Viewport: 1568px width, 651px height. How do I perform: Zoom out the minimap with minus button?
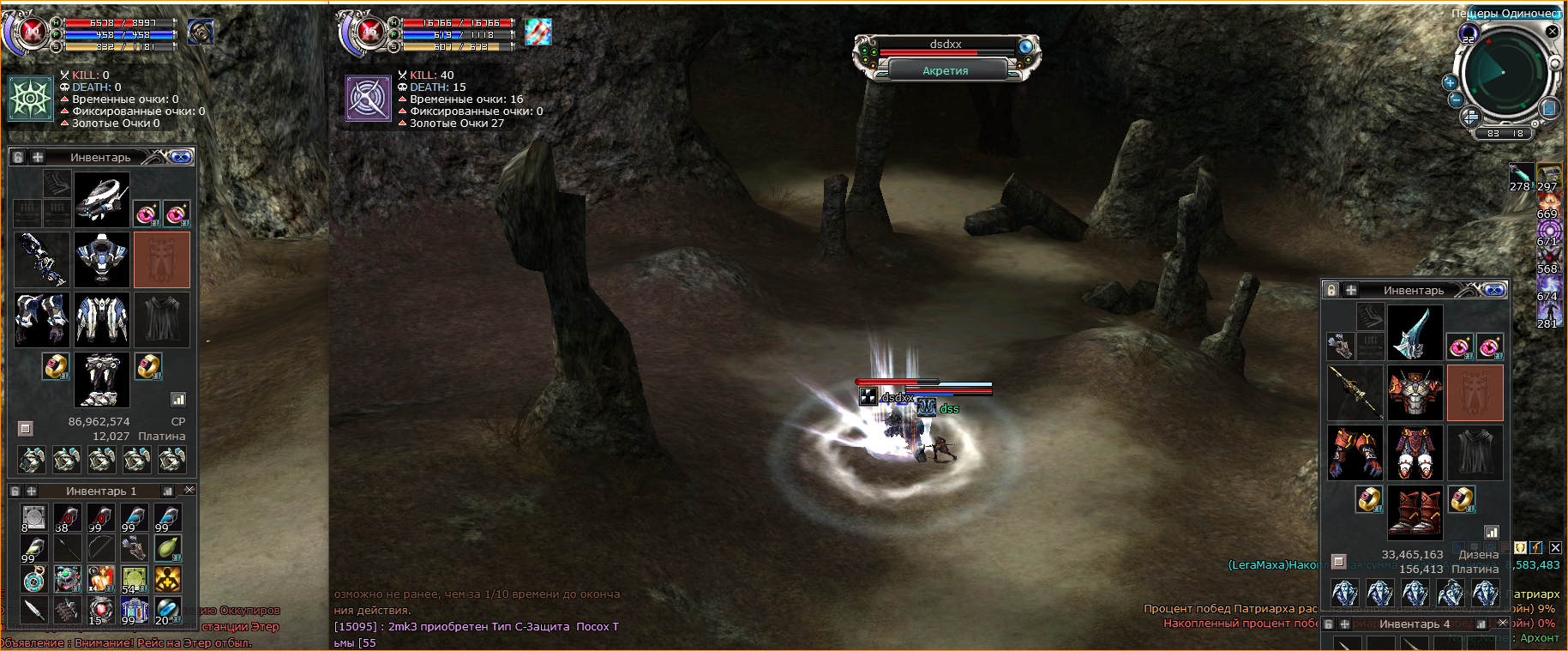(1455, 99)
